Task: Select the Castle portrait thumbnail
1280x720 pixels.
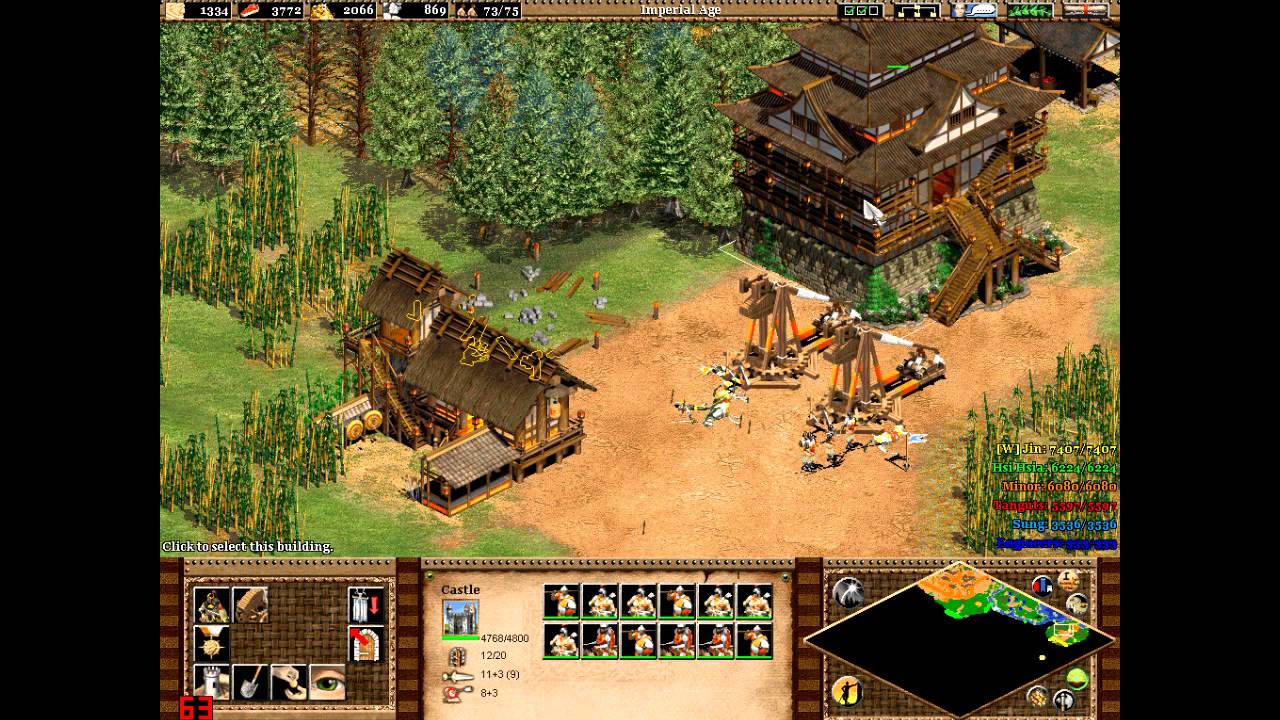Action: pyautogui.click(x=460, y=616)
